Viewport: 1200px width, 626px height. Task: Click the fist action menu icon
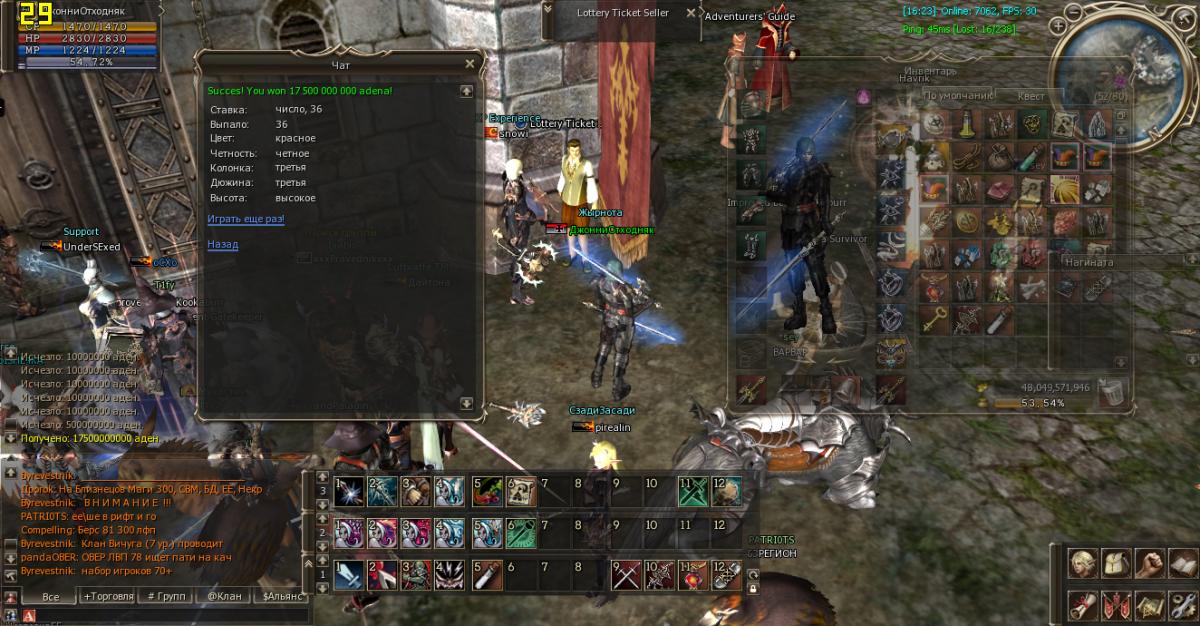[x=1151, y=562]
